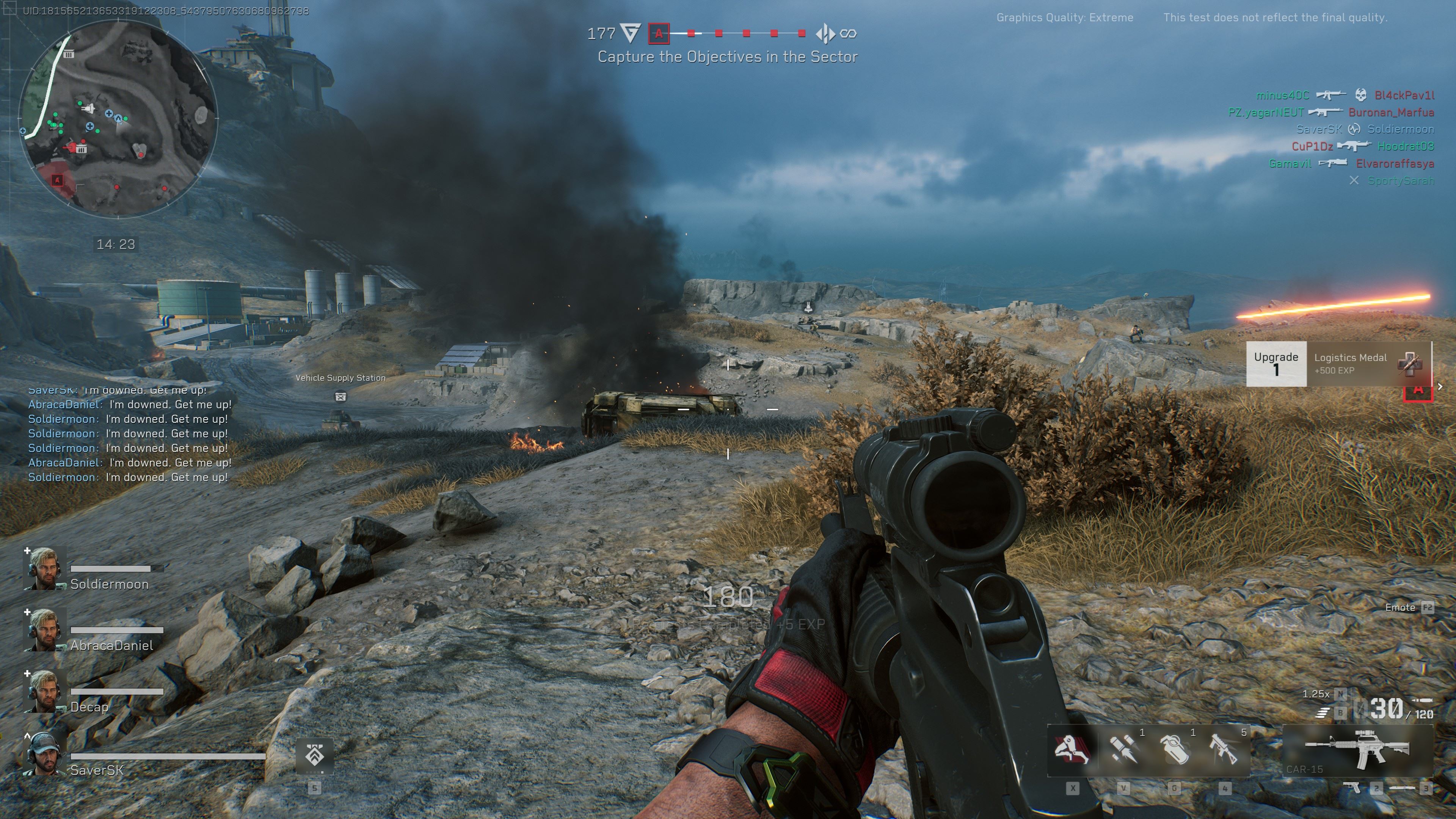Select squadmate AbracaDaniel's portrait
Viewport: 1456px width, 819px height.
45,629
